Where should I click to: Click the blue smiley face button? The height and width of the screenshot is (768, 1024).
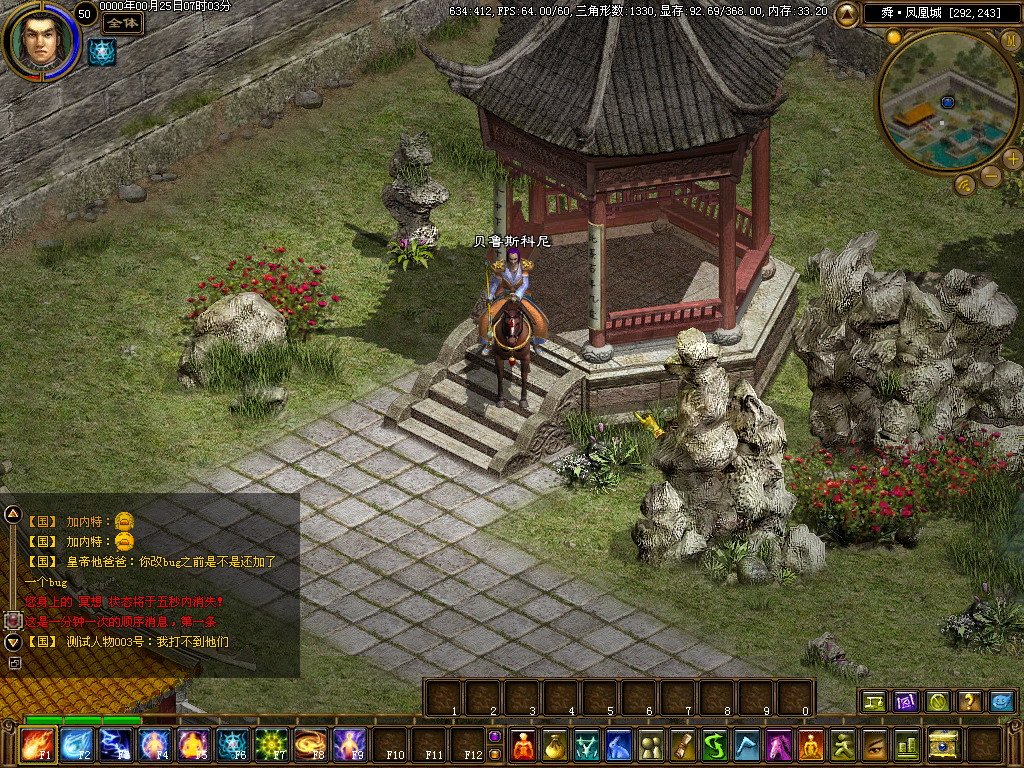1001,702
